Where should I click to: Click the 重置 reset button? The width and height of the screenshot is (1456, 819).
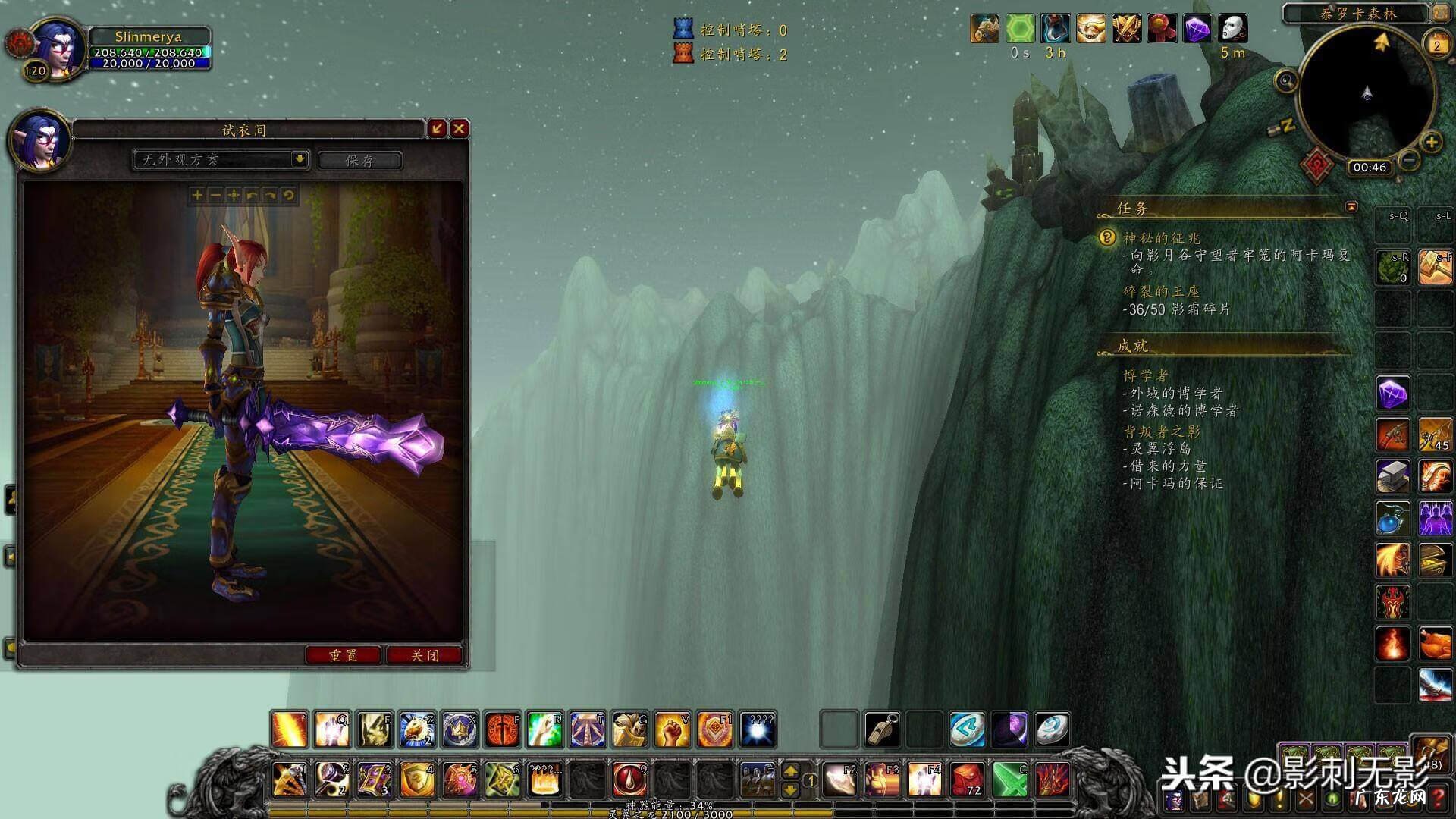344,655
